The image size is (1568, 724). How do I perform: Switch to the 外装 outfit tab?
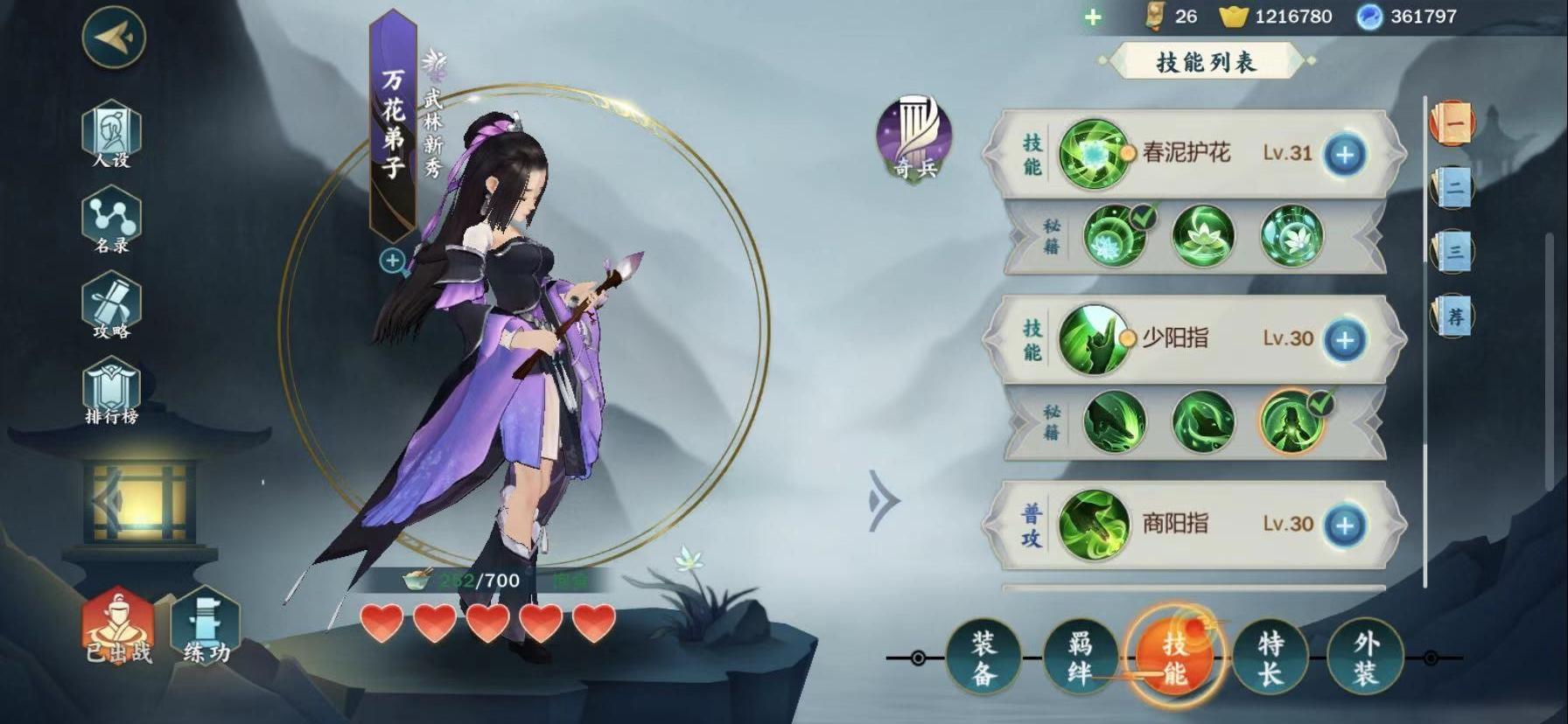(1366, 658)
